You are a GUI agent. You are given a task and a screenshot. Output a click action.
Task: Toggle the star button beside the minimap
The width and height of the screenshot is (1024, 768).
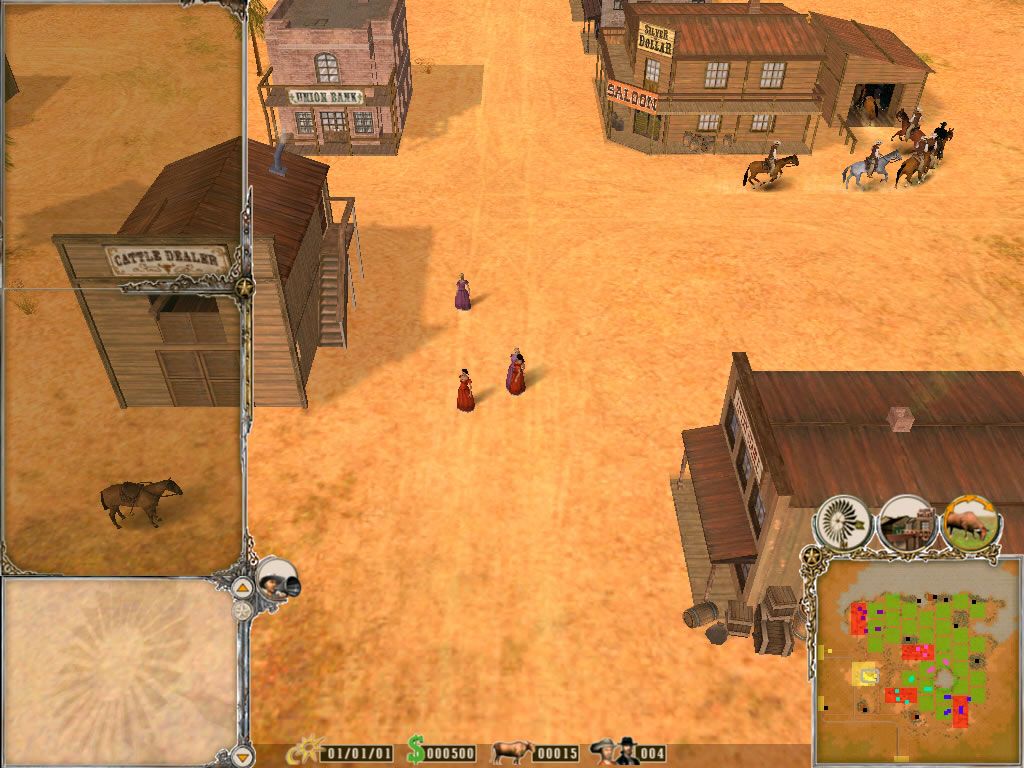click(810, 553)
